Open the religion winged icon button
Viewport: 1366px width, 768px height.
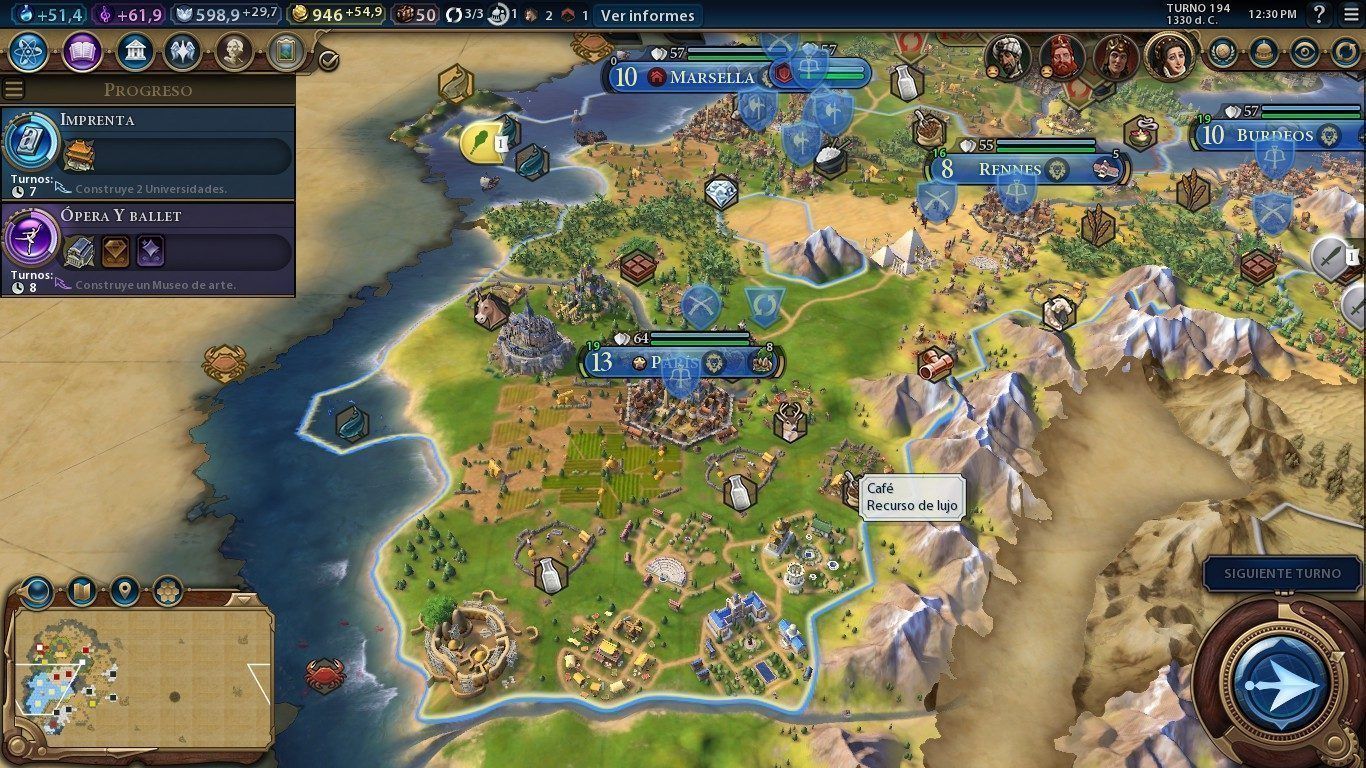183,51
